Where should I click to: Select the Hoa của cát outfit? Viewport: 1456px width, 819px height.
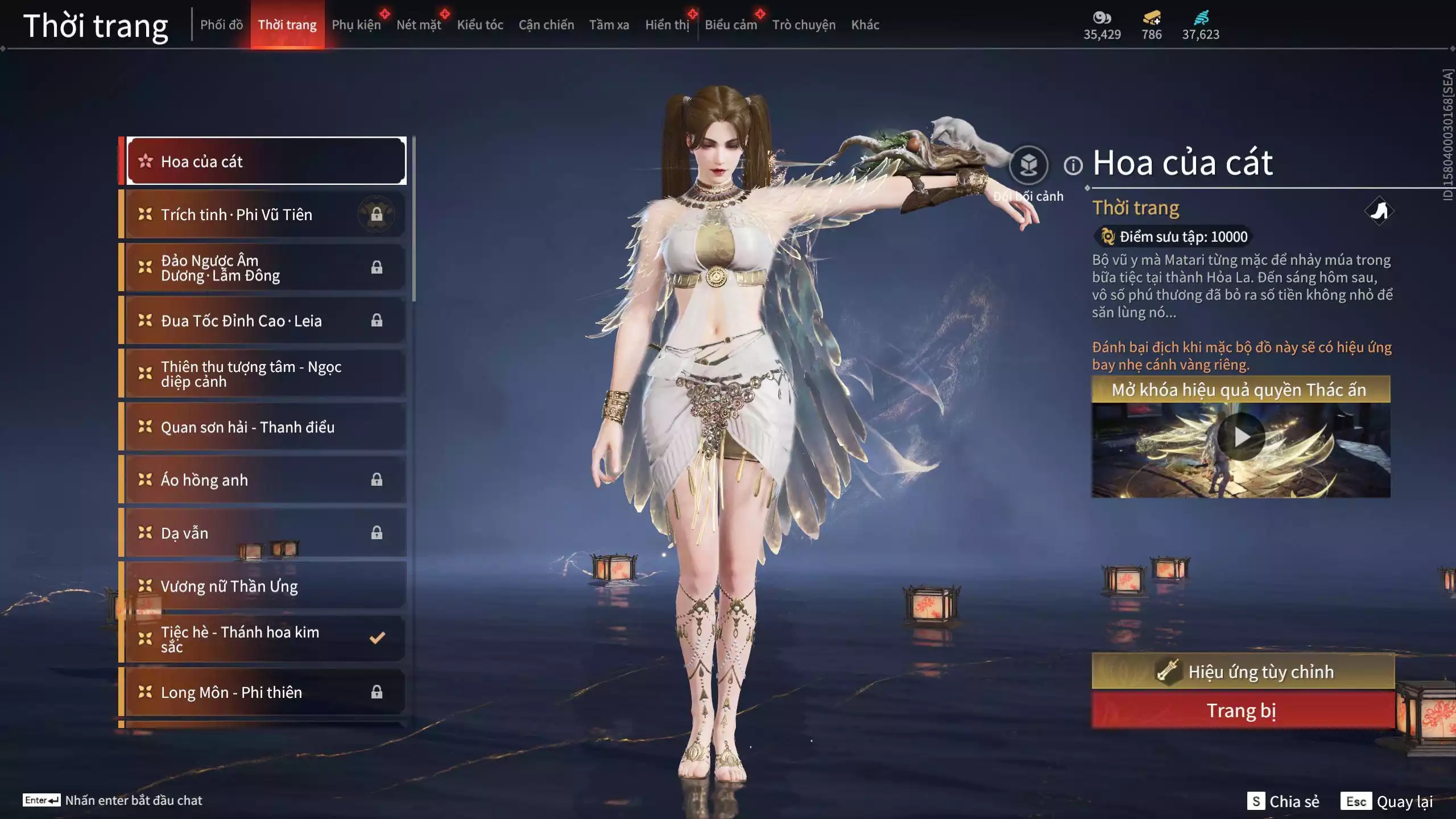(266, 162)
